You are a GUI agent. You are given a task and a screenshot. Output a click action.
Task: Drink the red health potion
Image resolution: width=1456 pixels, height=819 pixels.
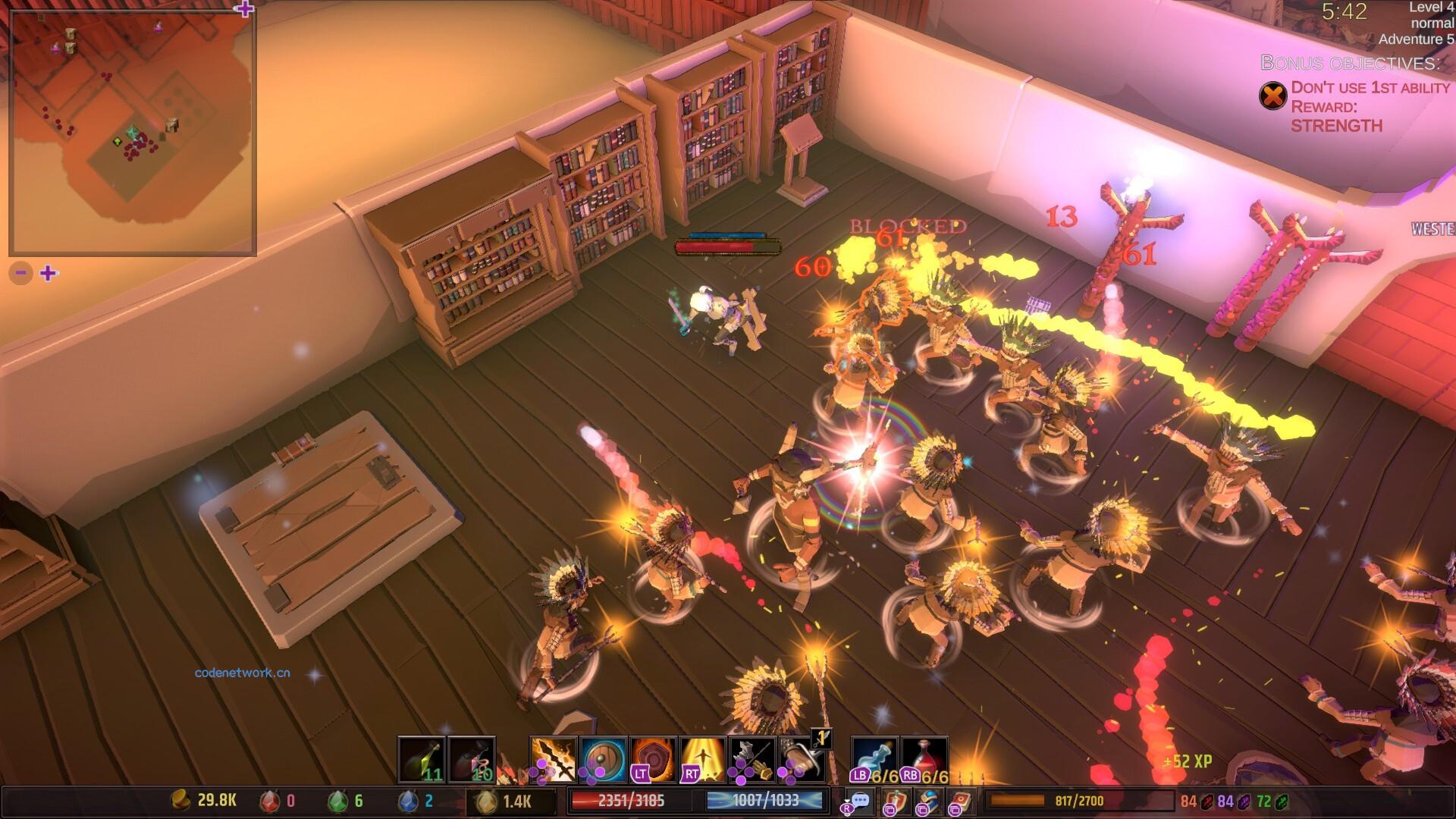(x=924, y=759)
